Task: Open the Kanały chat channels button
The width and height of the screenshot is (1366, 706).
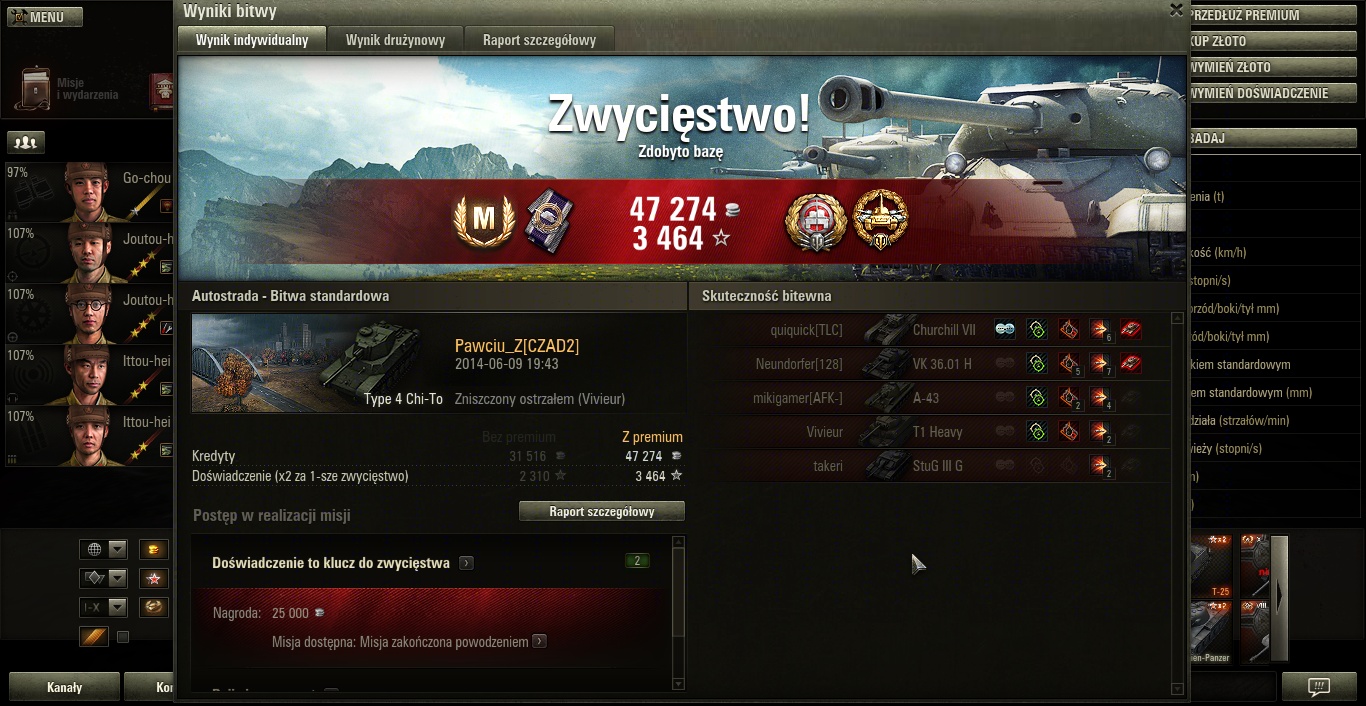Action: click(65, 688)
